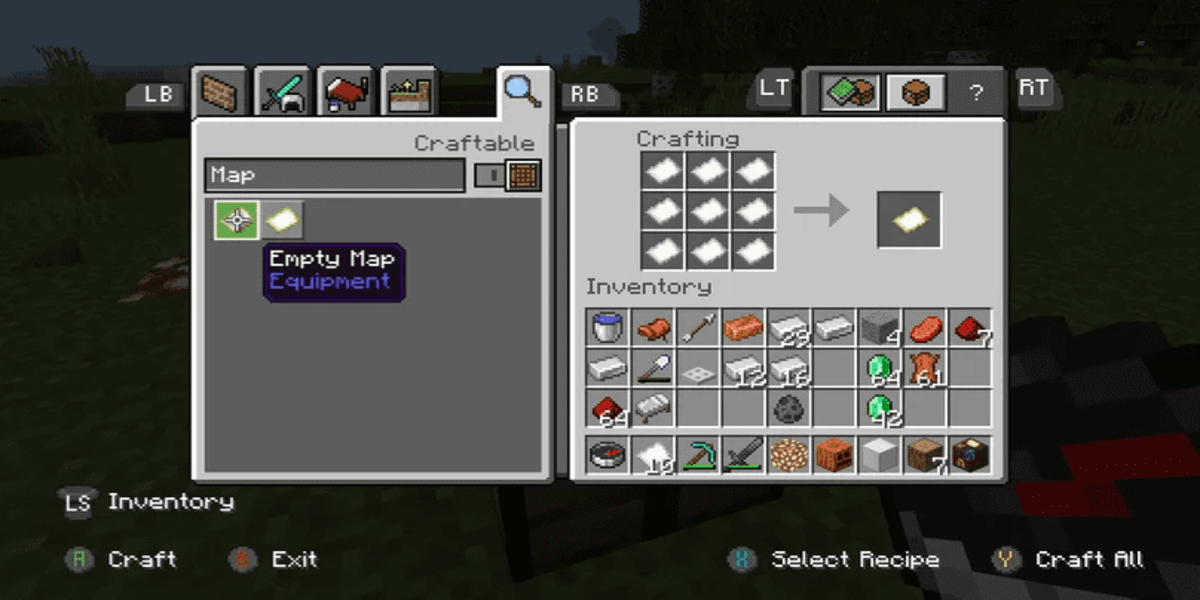Select the diamond pickaxe in the hotbar

[x=698, y=455]
